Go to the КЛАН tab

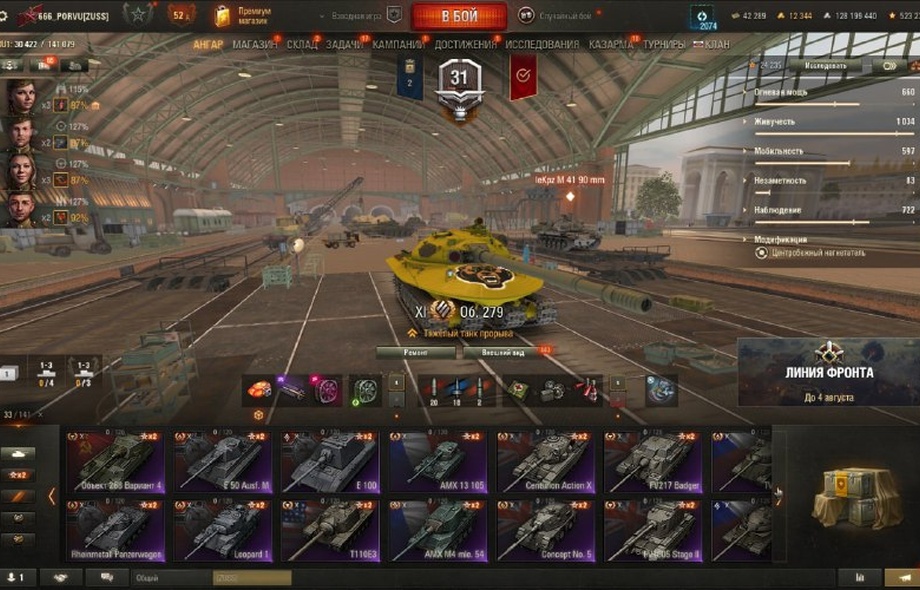[716, 45]
